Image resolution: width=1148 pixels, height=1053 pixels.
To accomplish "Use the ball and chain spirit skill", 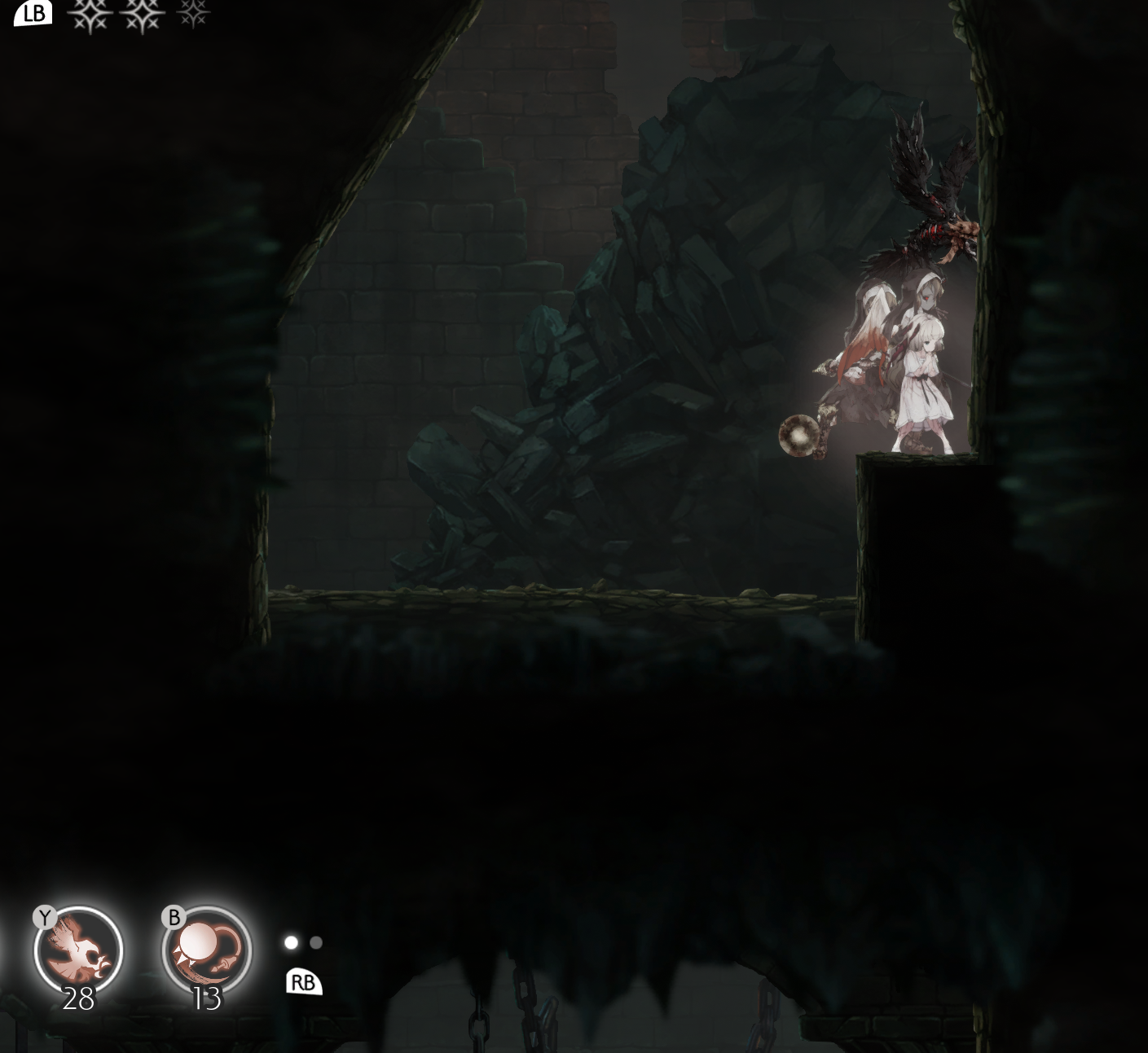I will point(206,951).
